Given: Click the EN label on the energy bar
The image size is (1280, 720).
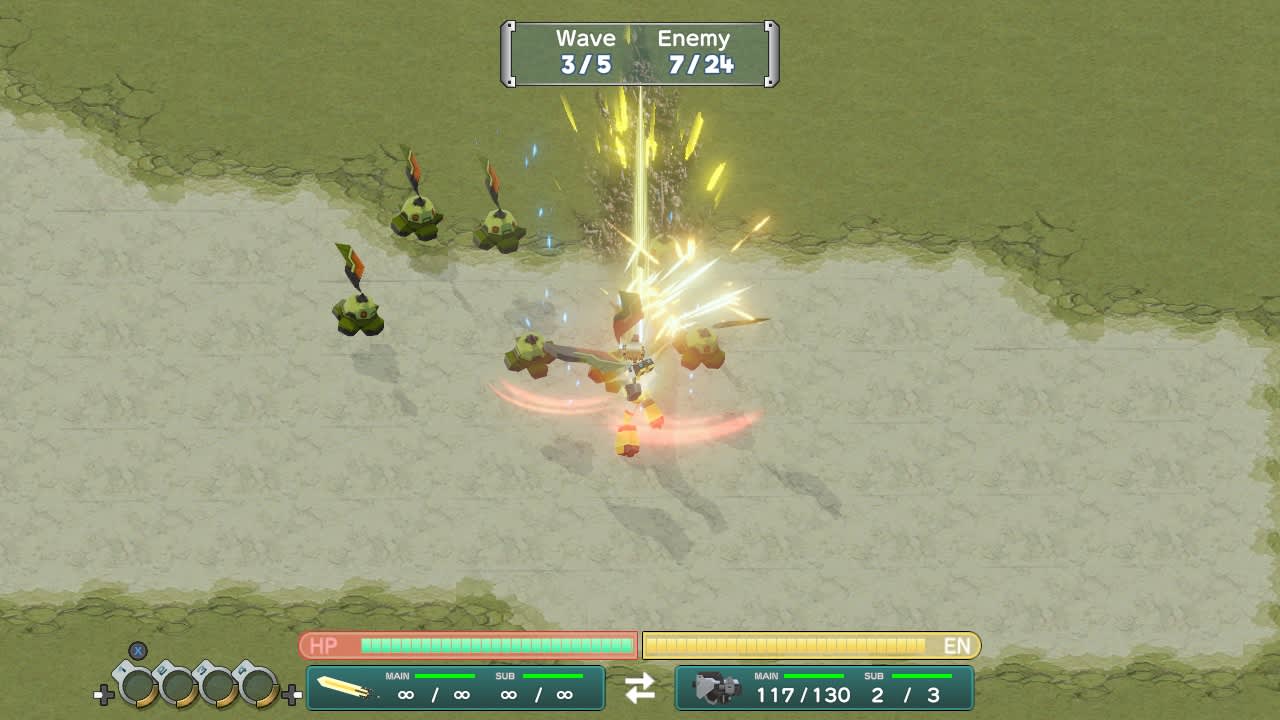Looking at the screenshot, I should click(957, 646).
